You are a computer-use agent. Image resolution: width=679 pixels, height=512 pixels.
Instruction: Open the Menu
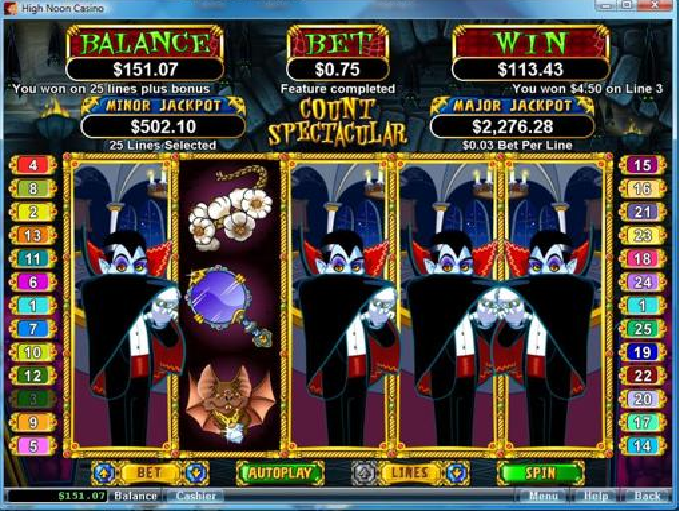pyautogui.click(x=542, y=495)
